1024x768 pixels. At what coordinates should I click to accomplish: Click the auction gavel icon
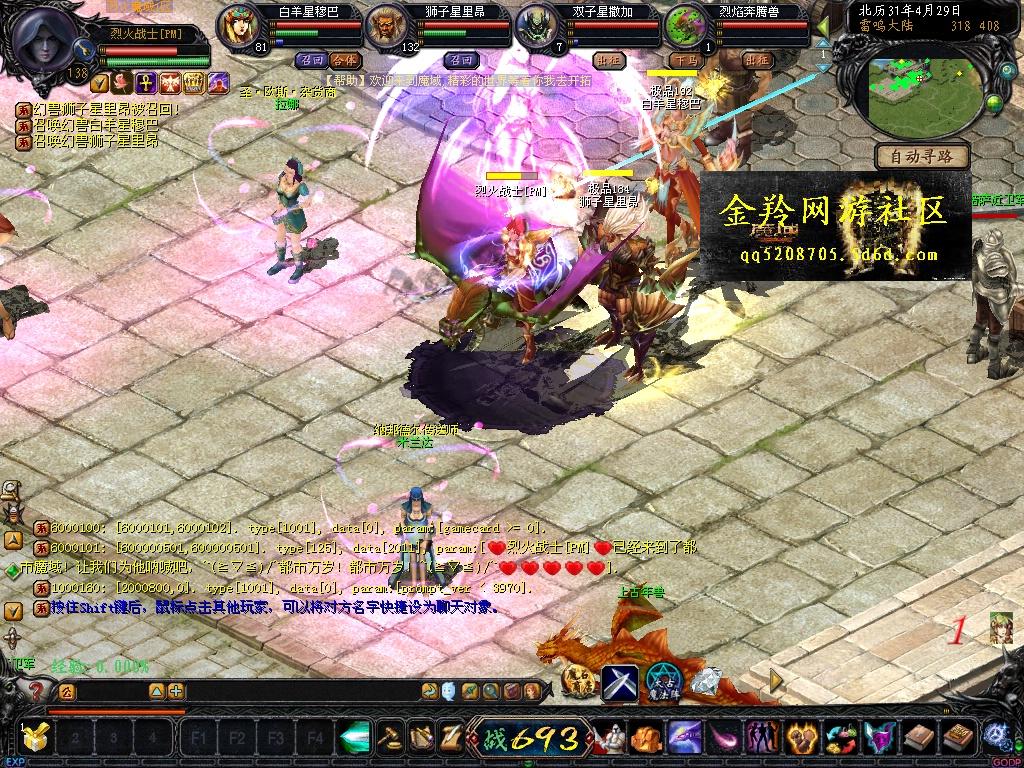(x=389, y=739)
